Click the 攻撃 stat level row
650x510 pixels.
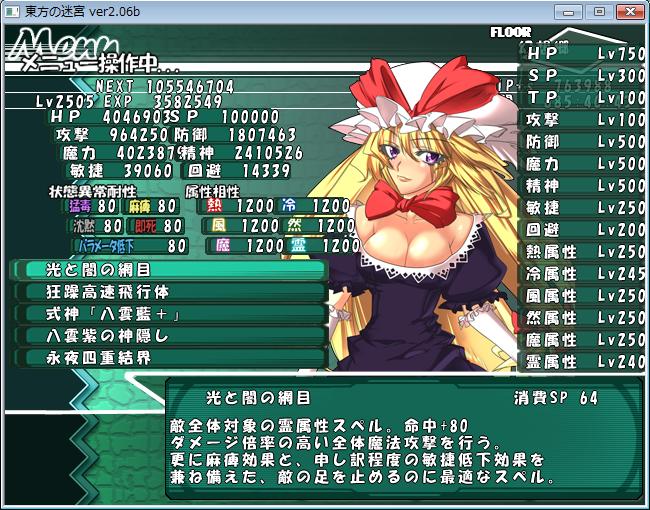point(584,119)
